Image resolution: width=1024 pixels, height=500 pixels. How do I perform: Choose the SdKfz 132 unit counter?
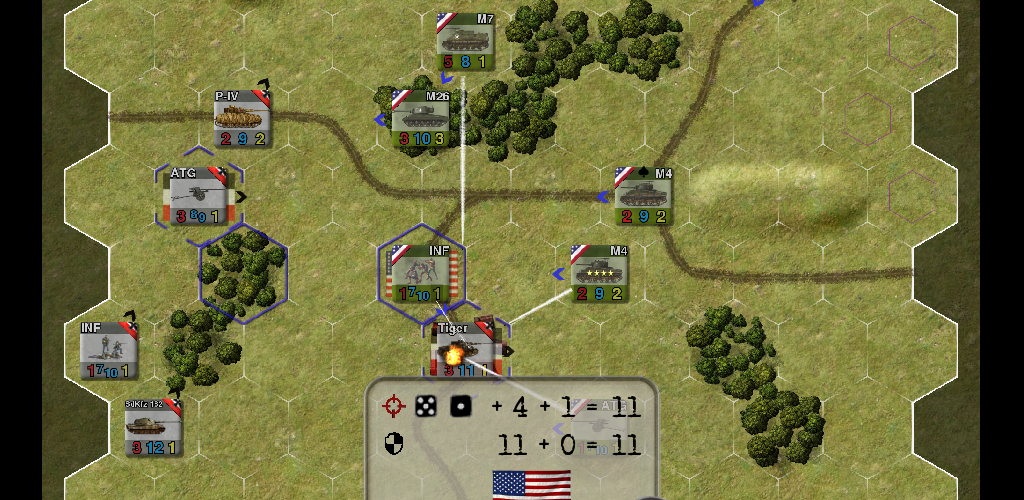pyautogui.click(x=153, y=427)
